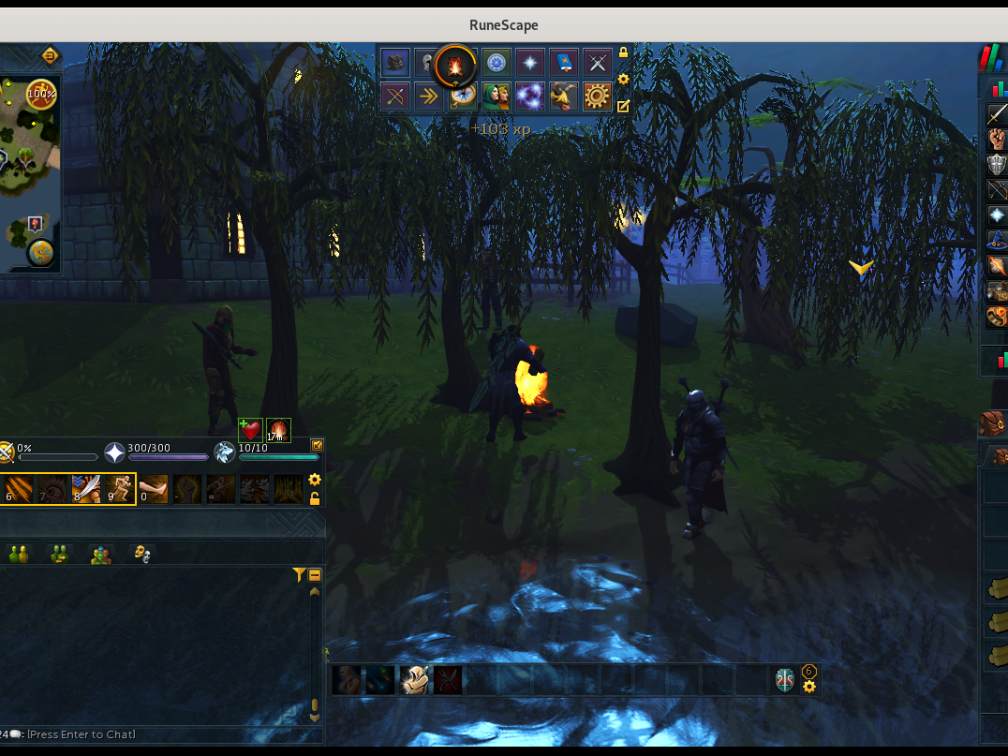Screen dimensions: 1008x756
Task: Select the bow and arrow ribbon icon
Action: point(395,96)
